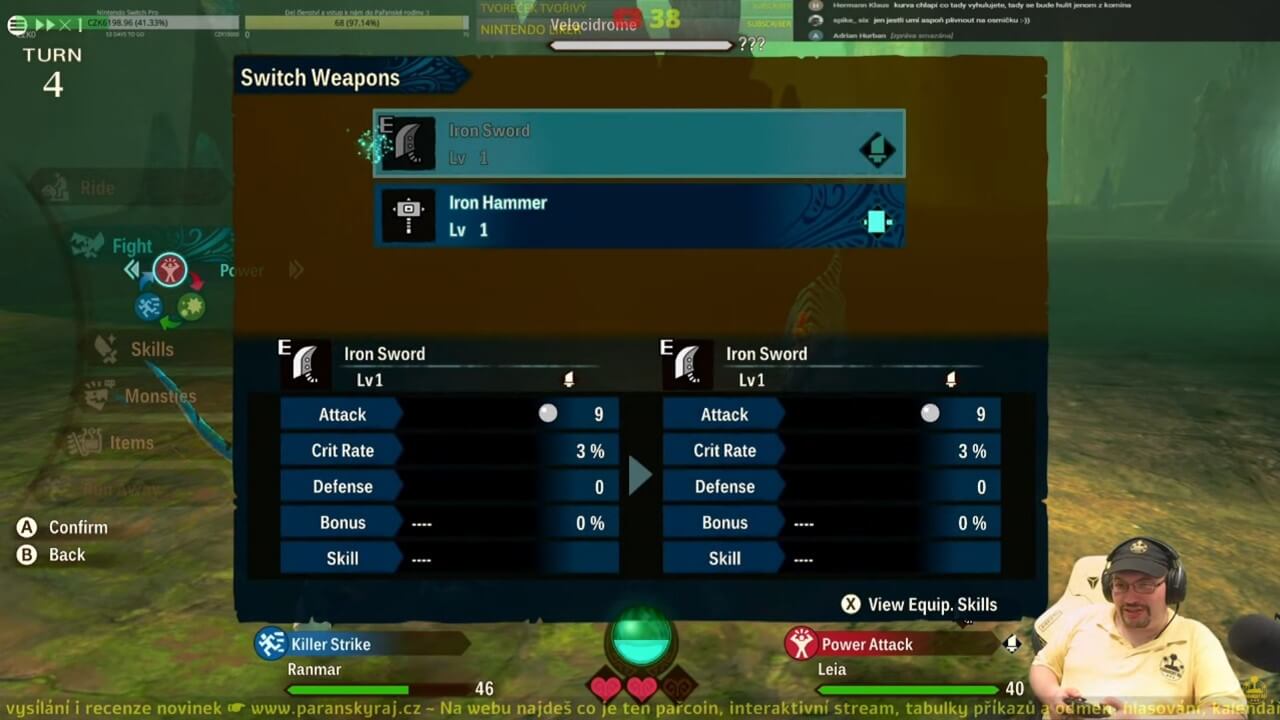Select Leia's Power Attack action panel
1280x720 pixels.
[x=890, y=644]
